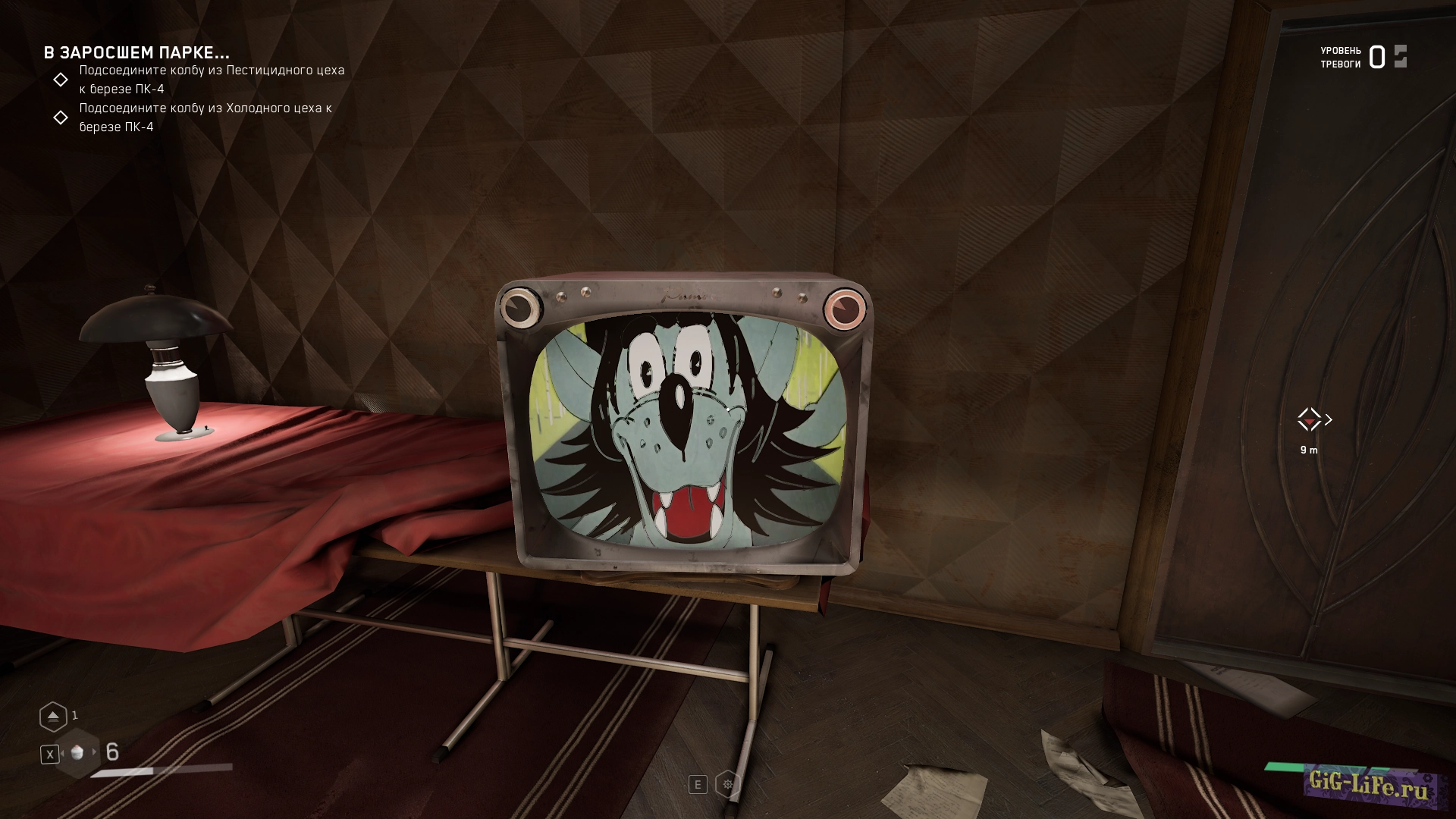Expand the right chevron near the waypoint marker
The width and height of the screenshot is (1456, 819).
[x=1327, y=419]
